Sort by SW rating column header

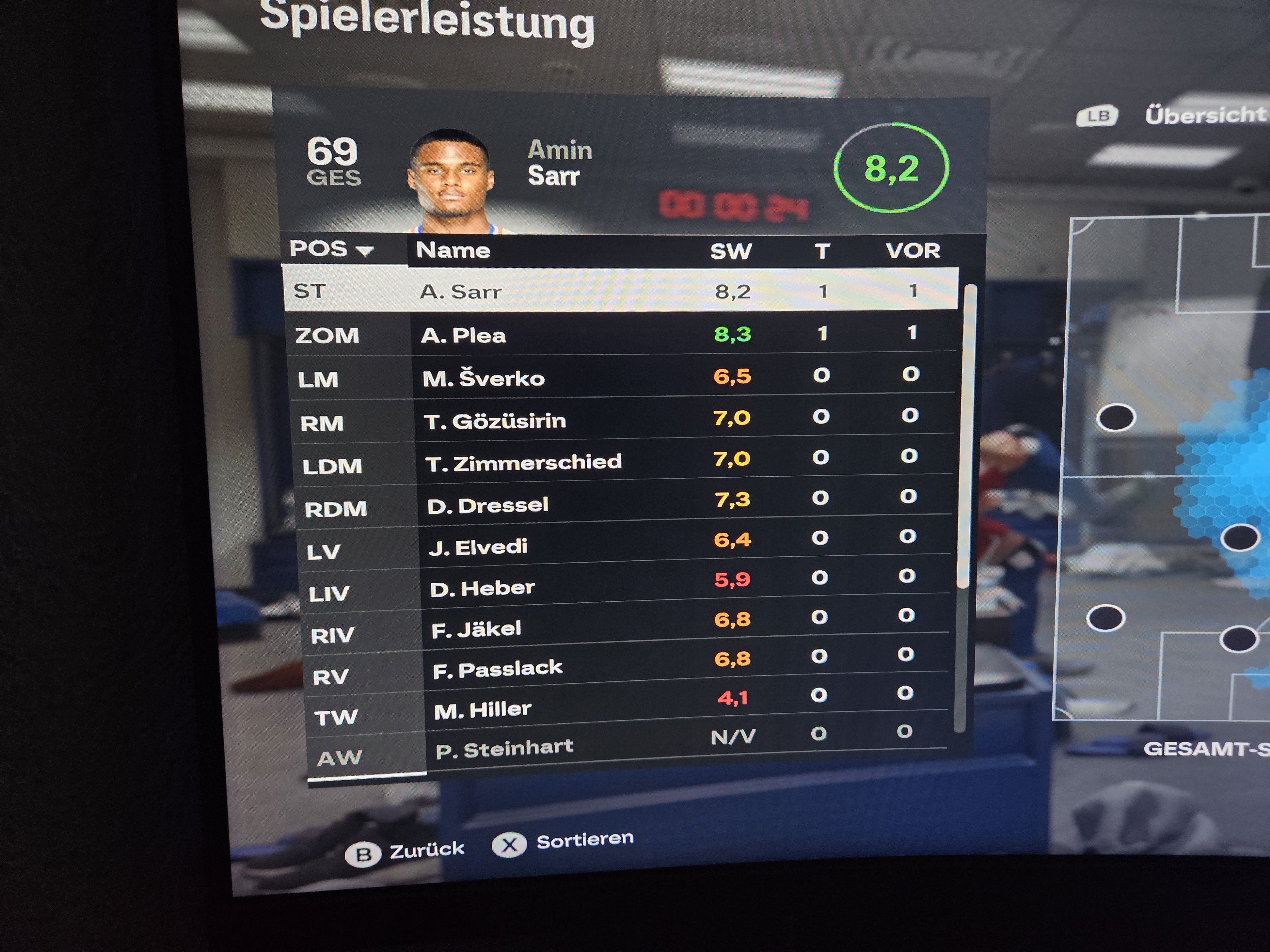point(730,251)
